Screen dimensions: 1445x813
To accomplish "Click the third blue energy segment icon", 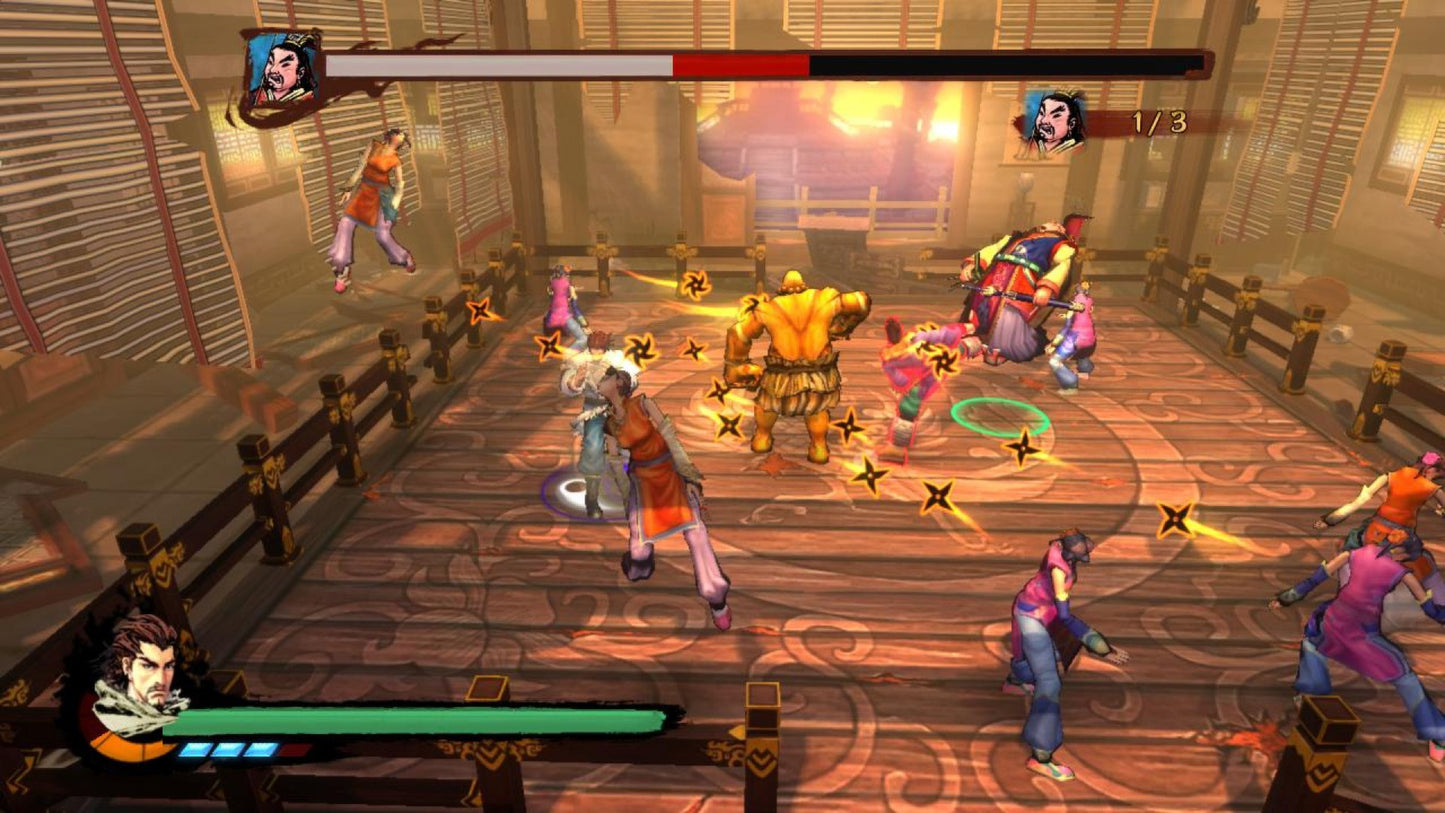I will click(x=257, y=749).
